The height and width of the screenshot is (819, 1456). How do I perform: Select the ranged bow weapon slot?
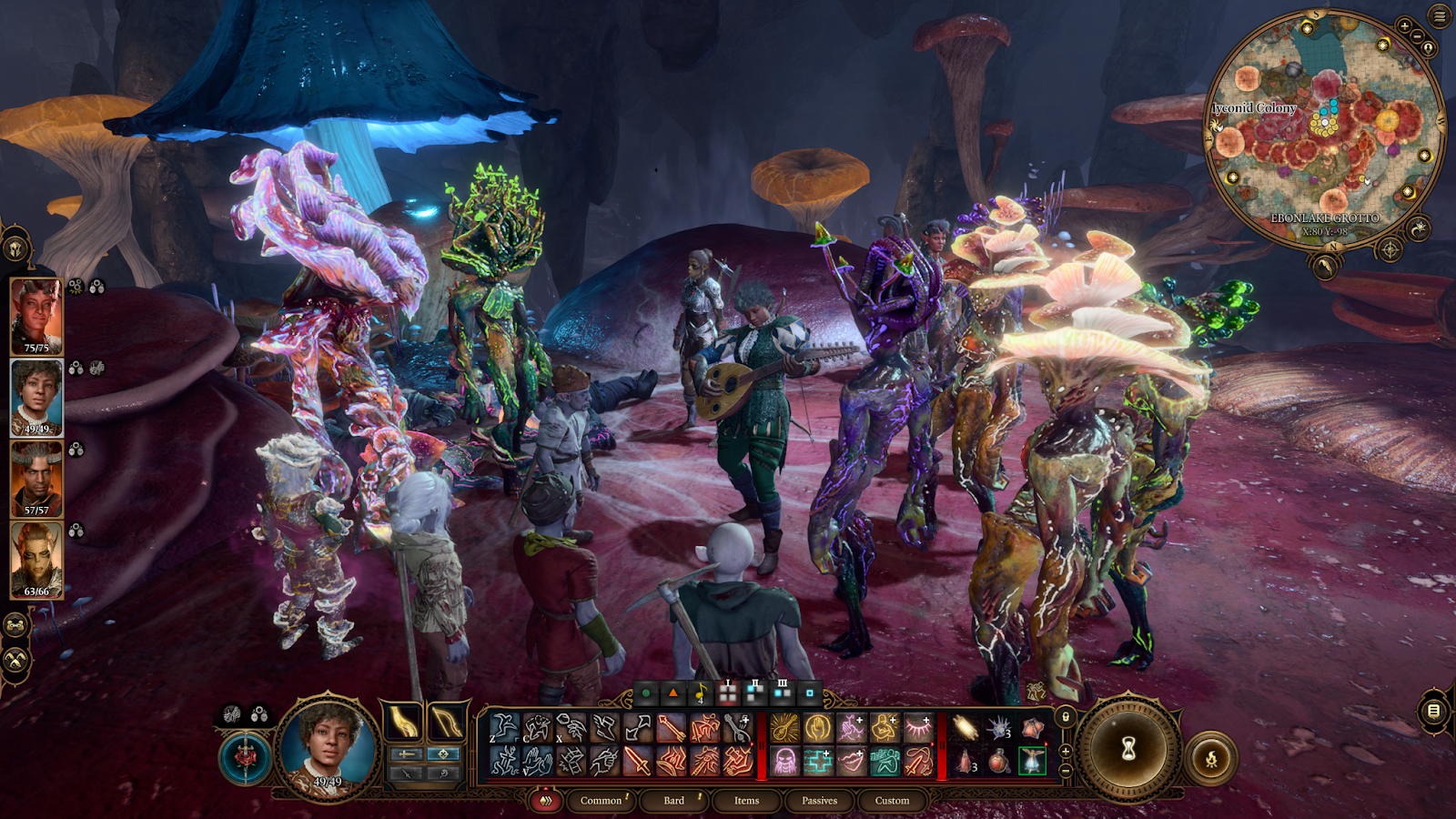pyautogui.click(x=447, y=722)
